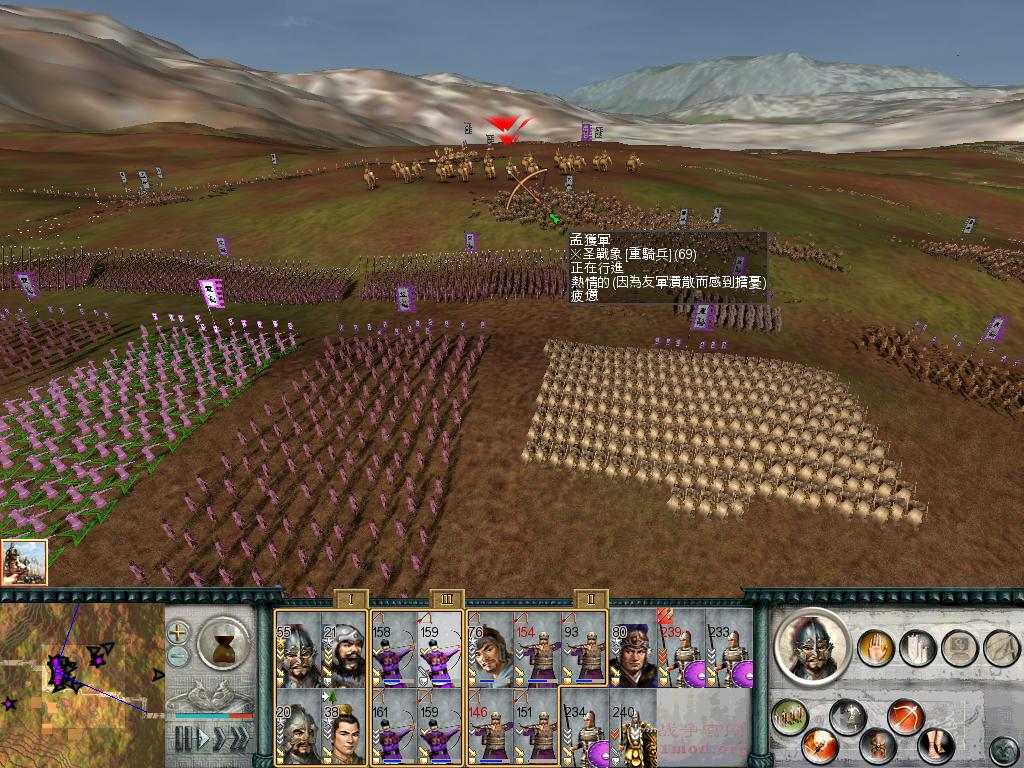Image resolution: width=1024 pixels, height=768 pixels.
Task: Zoom out the minimap with minus button
Action: tap(178, 655)
